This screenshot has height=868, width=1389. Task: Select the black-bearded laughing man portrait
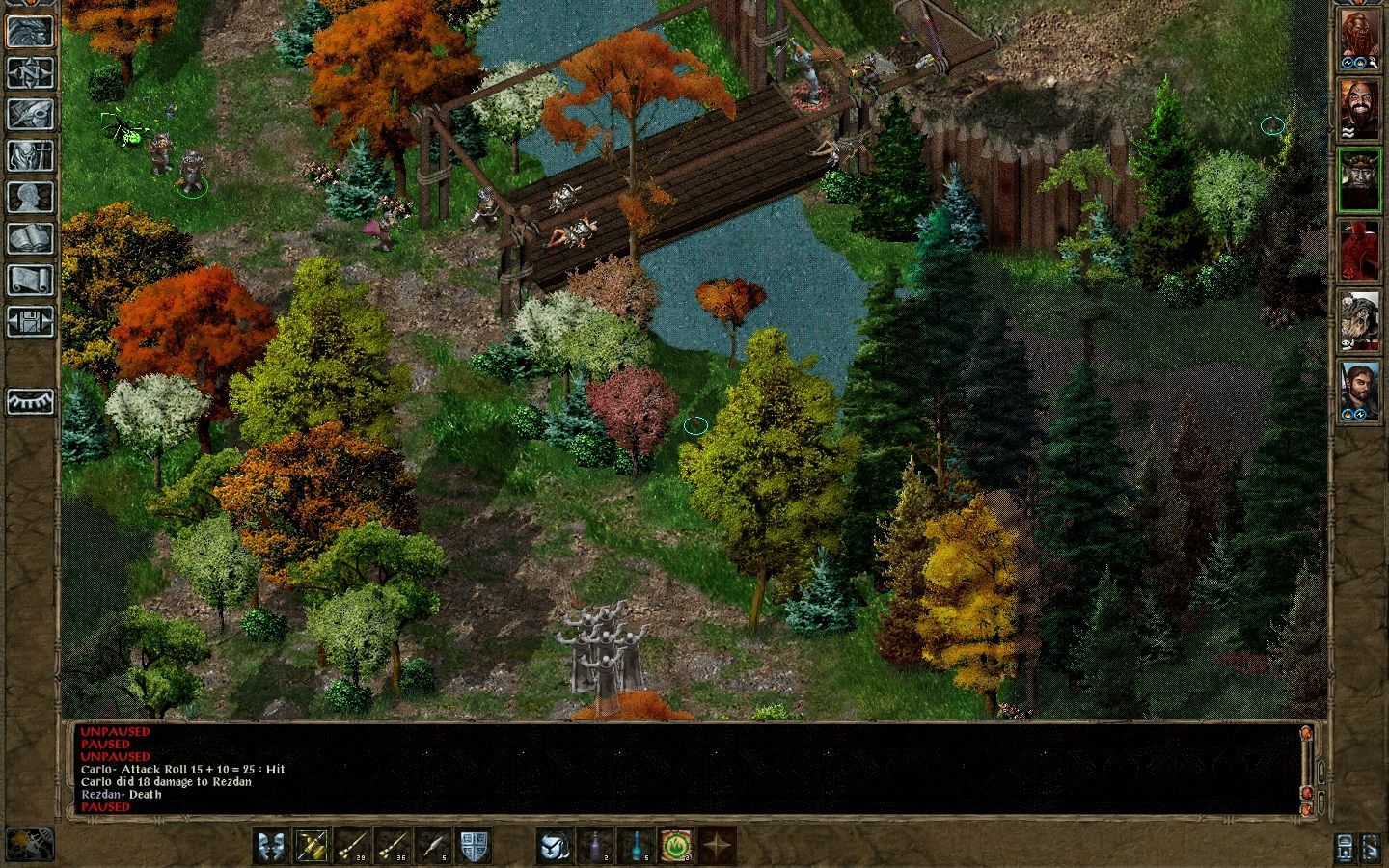point(1360,110)
